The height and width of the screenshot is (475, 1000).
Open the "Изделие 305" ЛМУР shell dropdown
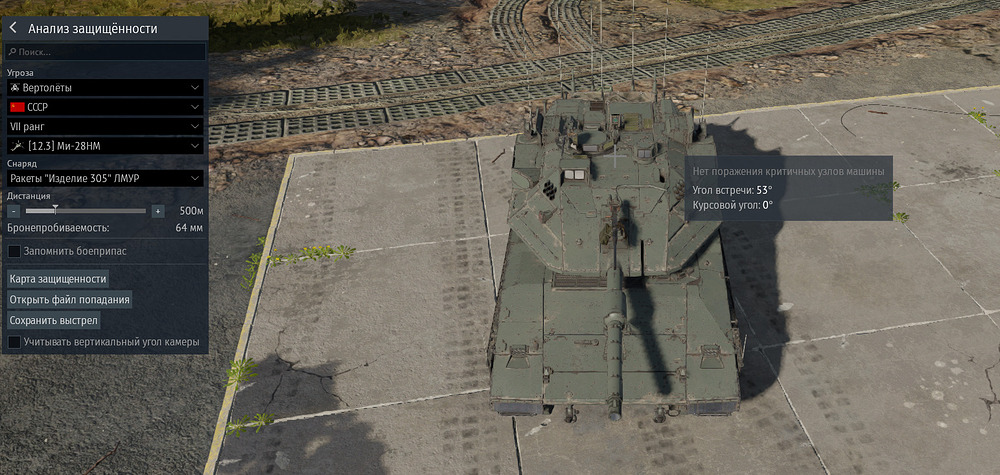coord(105,178)
